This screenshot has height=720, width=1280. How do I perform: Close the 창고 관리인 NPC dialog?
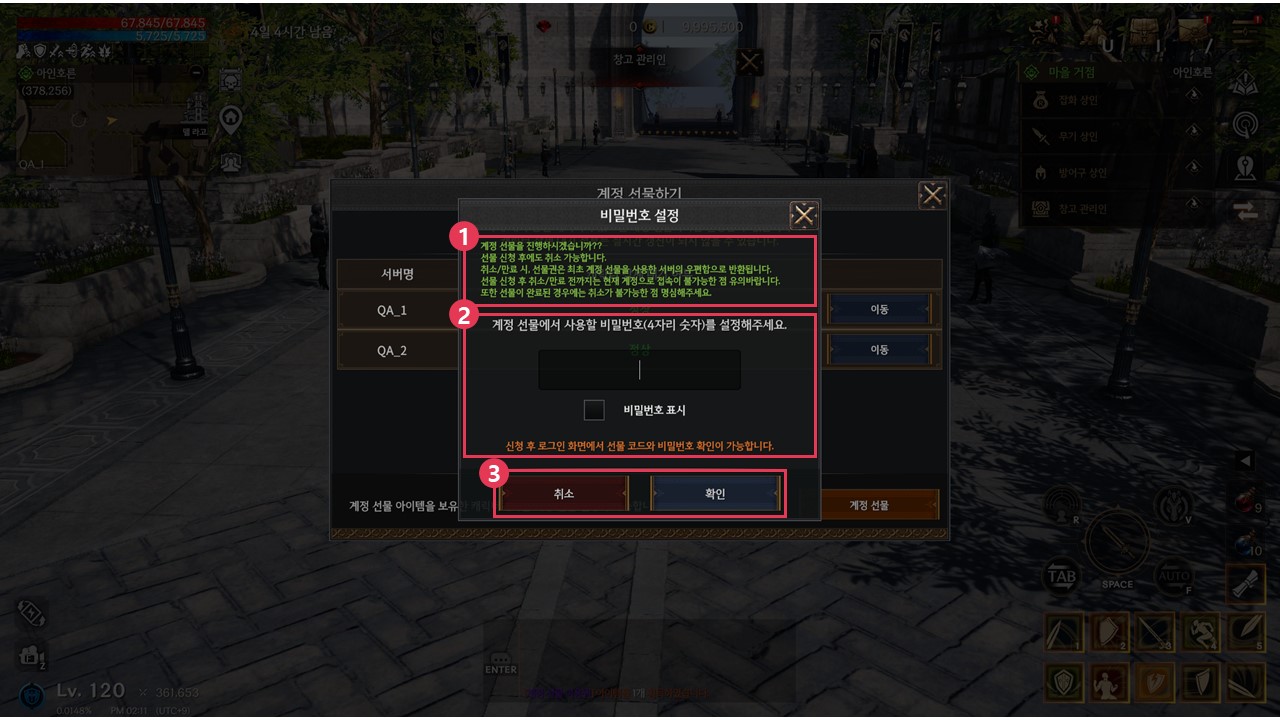click(750, 62)
